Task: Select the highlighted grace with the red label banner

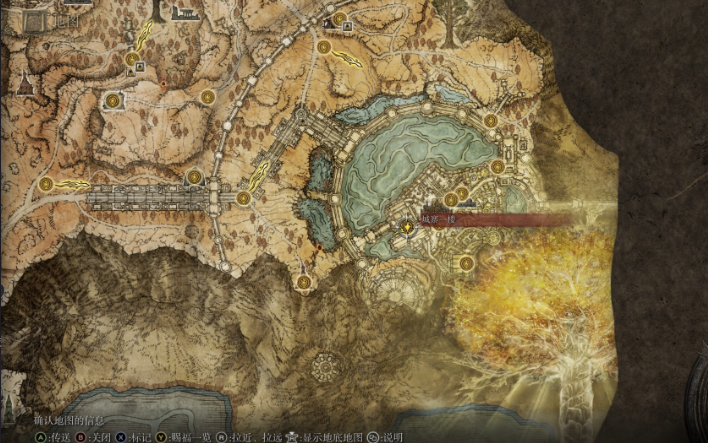Action: click(407, 228)
